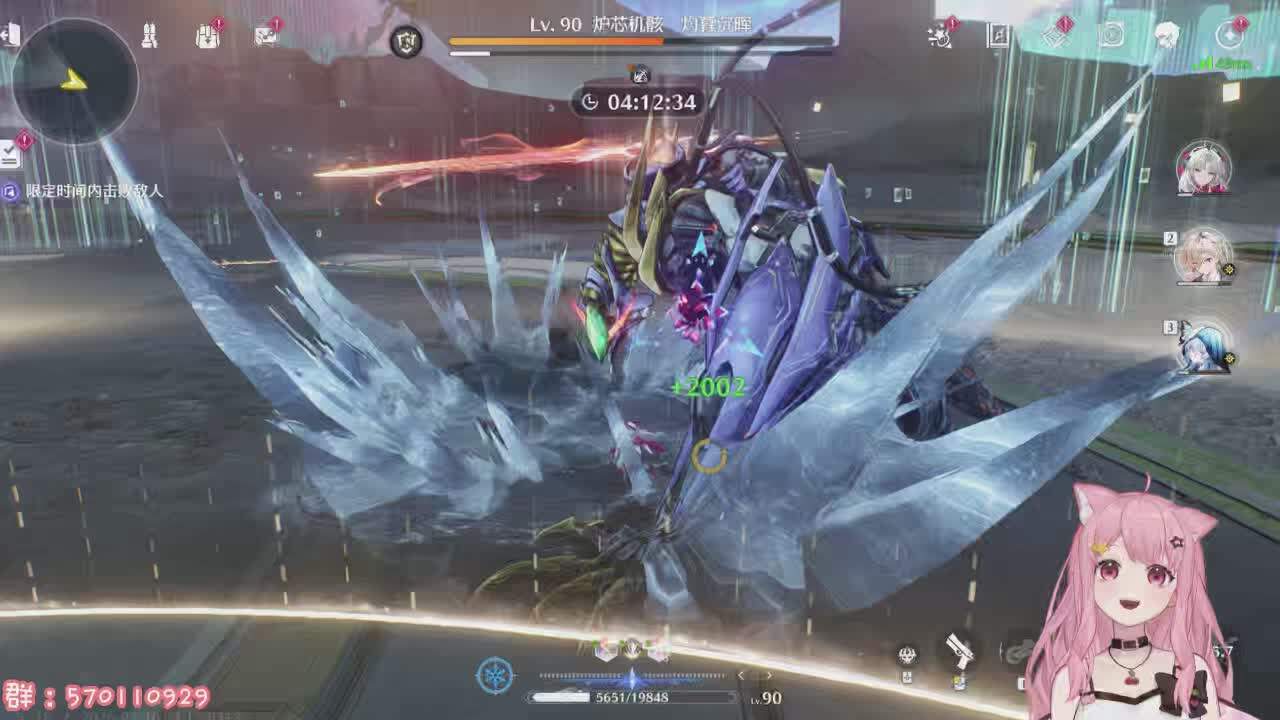Click the exit door icon

(x=10, y=36)
